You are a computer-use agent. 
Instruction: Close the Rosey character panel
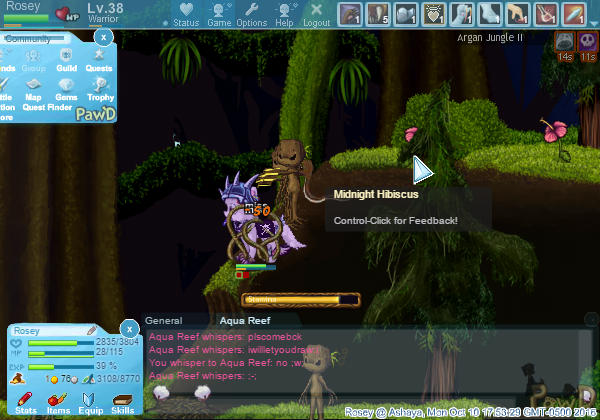[129, 328]
